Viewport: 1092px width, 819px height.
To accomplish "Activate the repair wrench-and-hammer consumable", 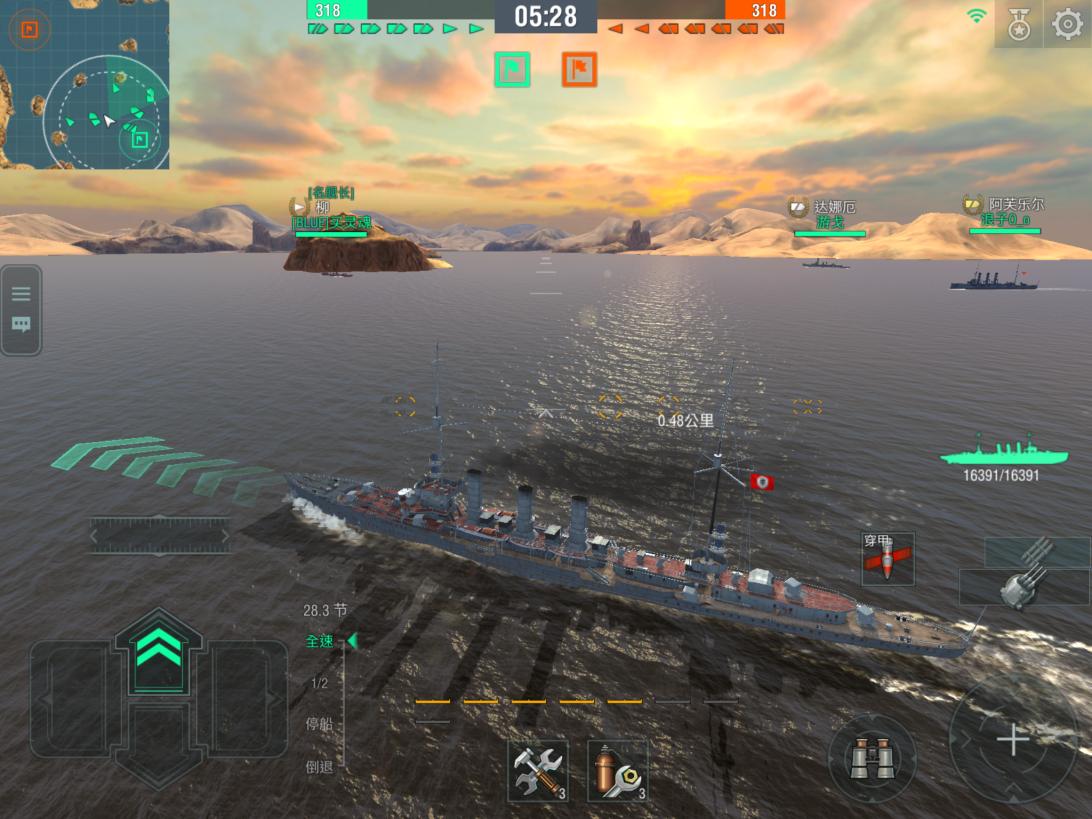I will click(x=538, y=770).
